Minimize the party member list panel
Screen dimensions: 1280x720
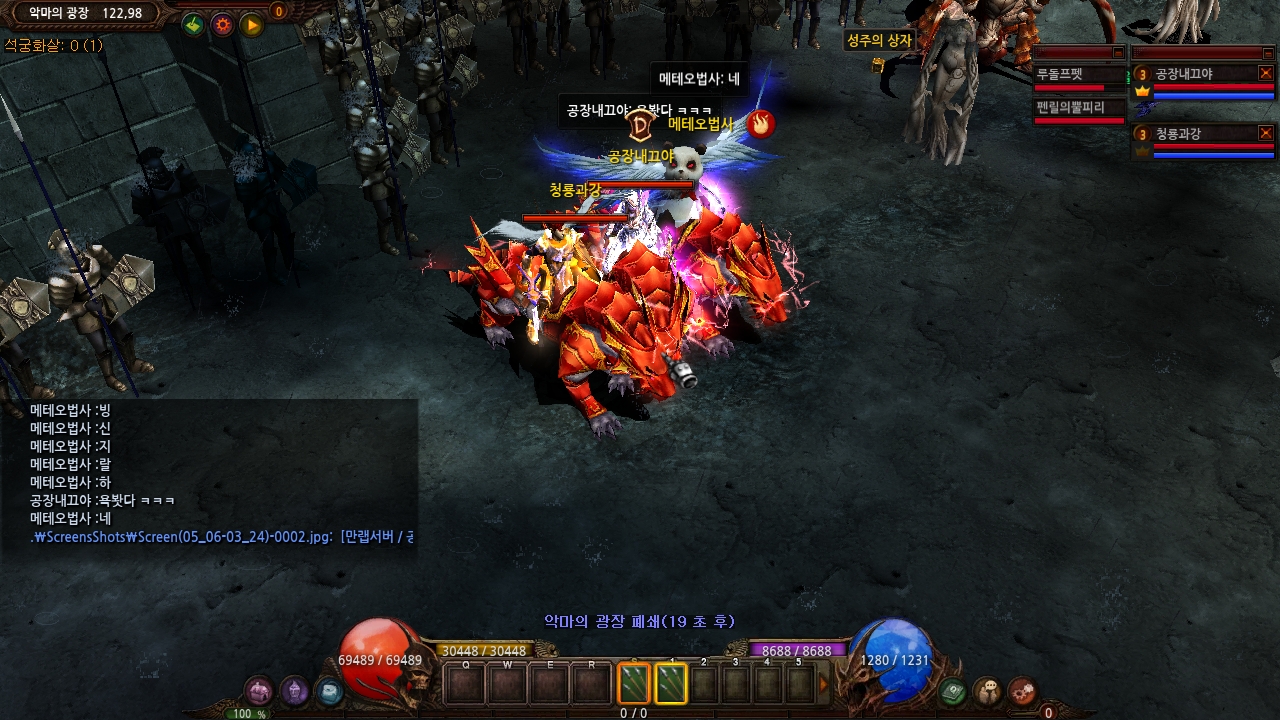[1266, 52]
